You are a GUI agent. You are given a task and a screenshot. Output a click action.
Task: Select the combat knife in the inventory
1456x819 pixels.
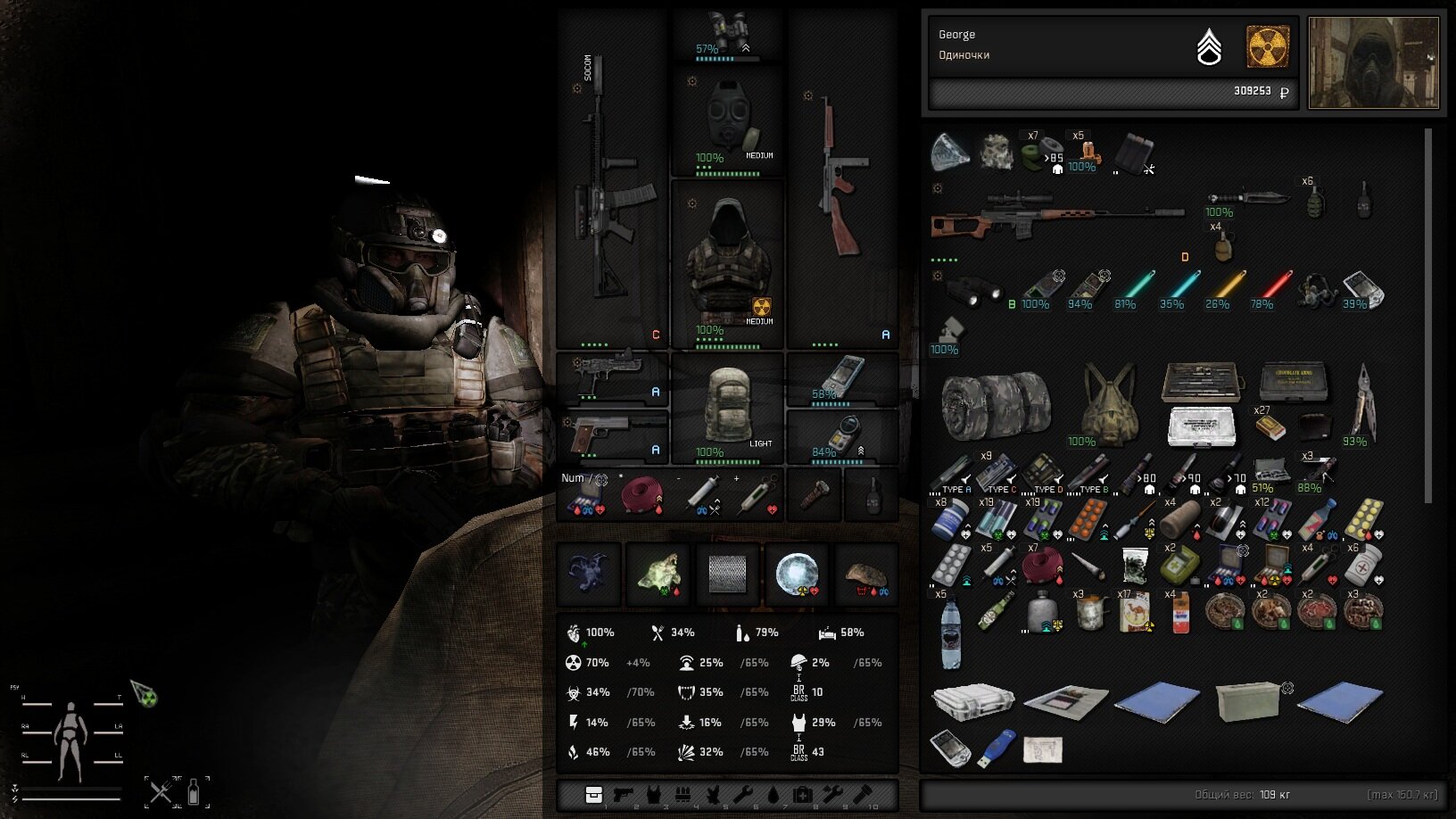click(1249, 197)
